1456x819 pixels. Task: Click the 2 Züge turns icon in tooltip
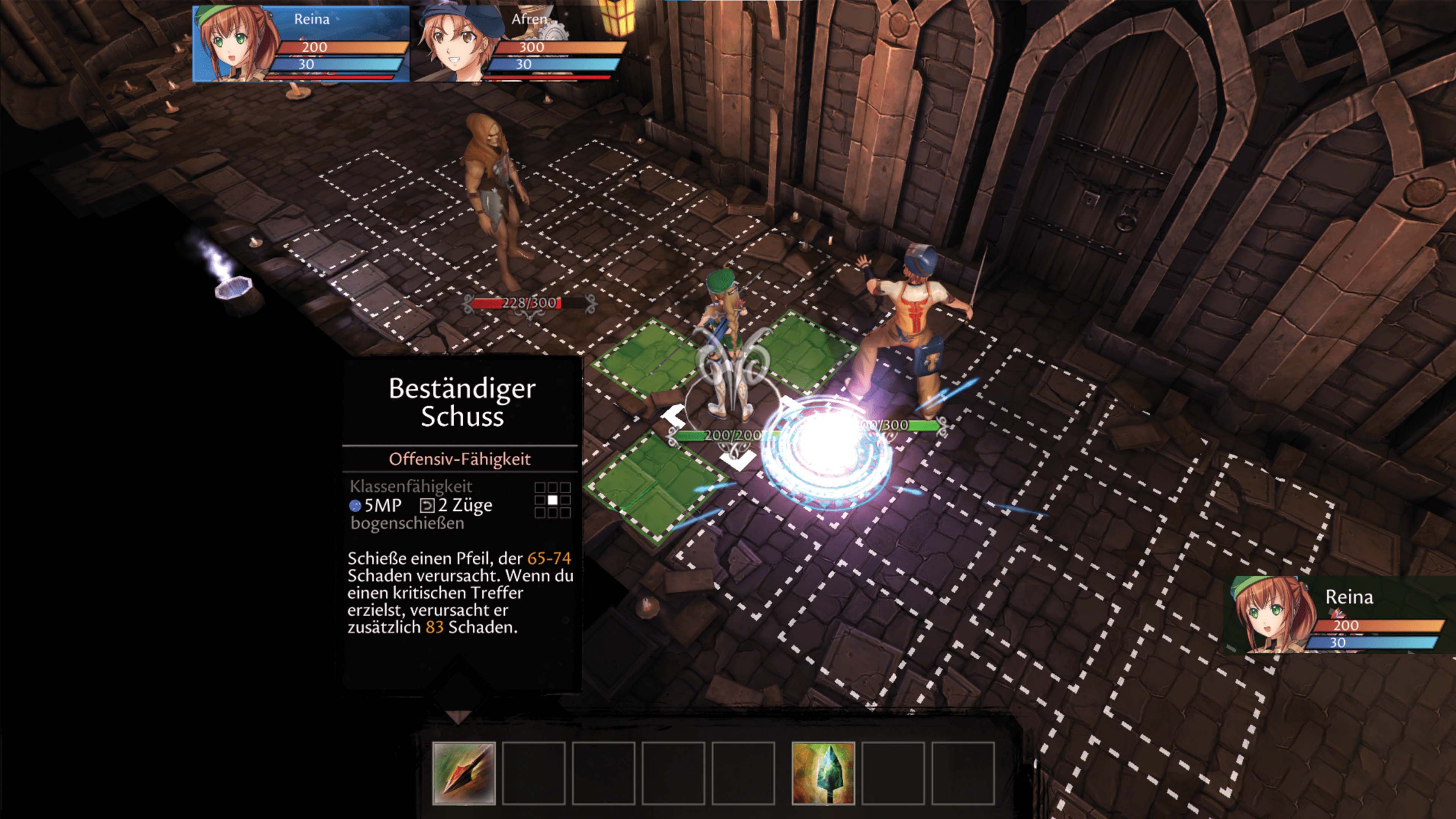pos(428,504)
